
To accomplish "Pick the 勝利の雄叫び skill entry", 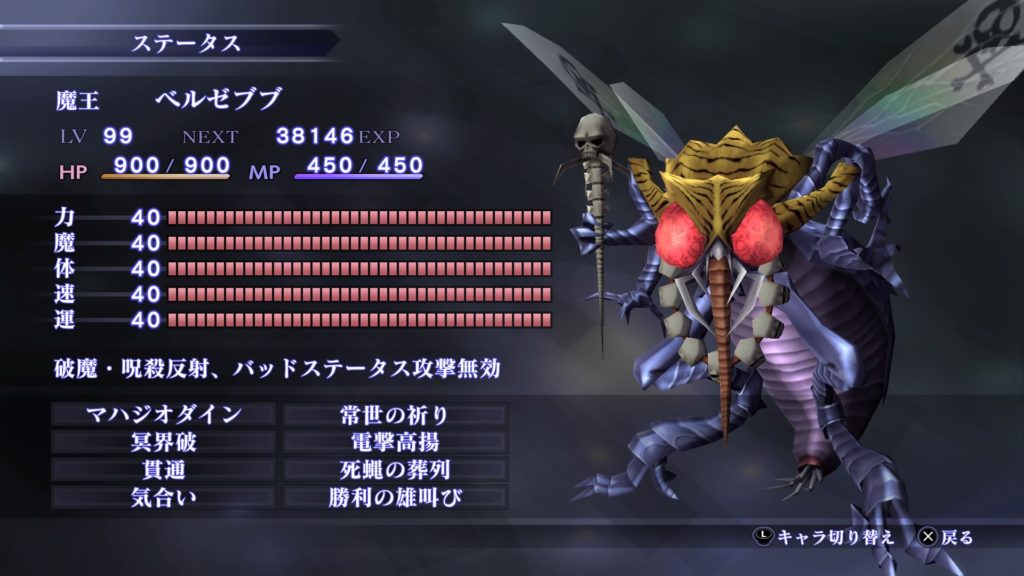I will 396,496.
